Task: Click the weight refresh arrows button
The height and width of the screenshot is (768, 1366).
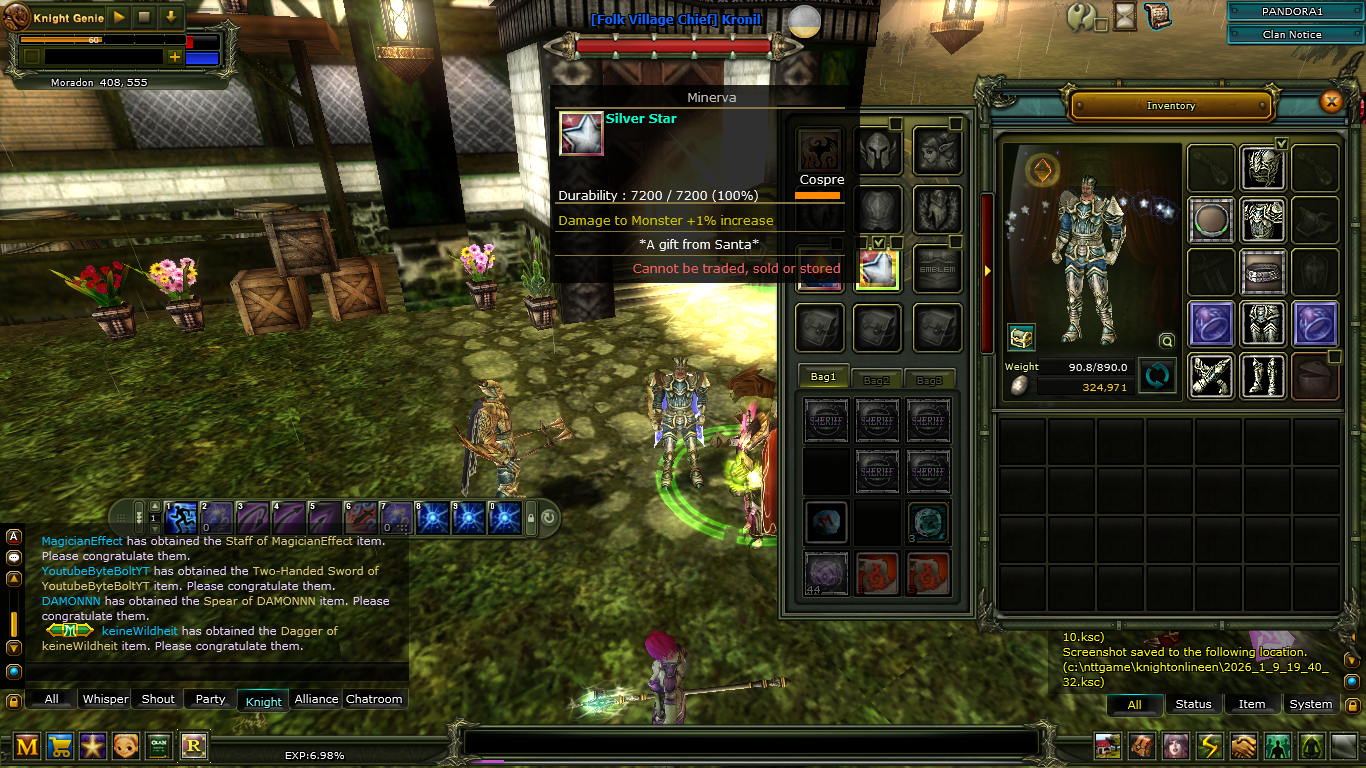Action: (1157, 377)
